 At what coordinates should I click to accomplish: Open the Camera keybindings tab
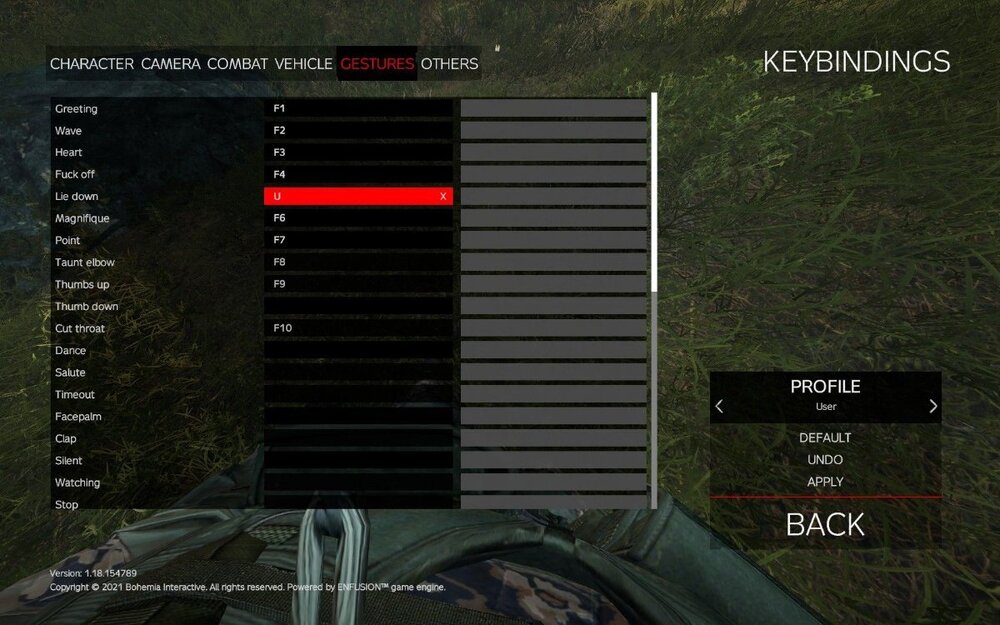tap(170, 64)
